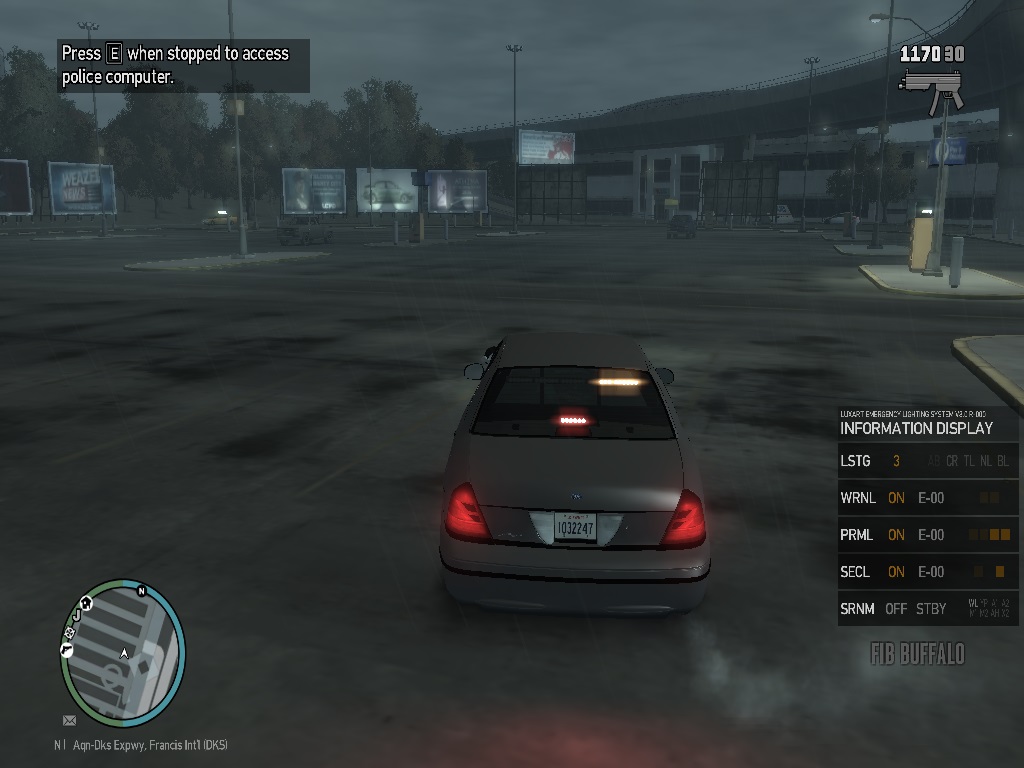Viewport: 1024px width, 768px height.
Task: Toggle the PRML primary lights row
Action: click(x=927, y=535)
